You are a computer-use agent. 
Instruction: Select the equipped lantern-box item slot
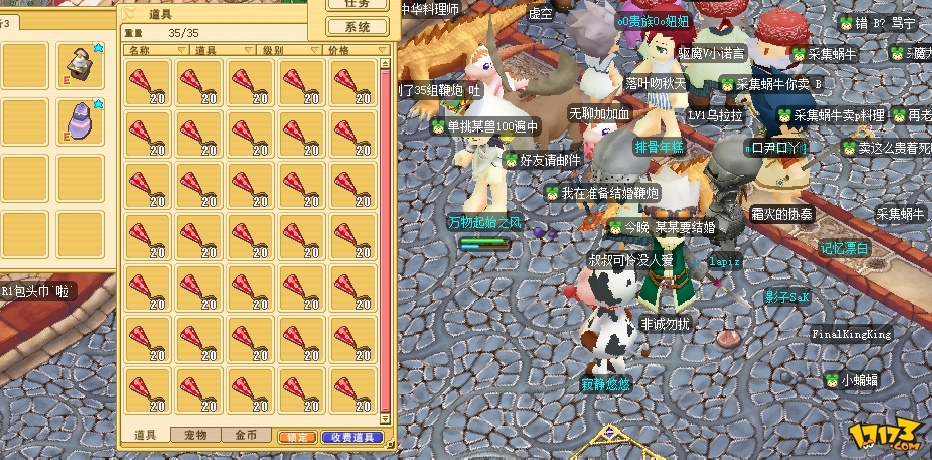pos(80,66)
